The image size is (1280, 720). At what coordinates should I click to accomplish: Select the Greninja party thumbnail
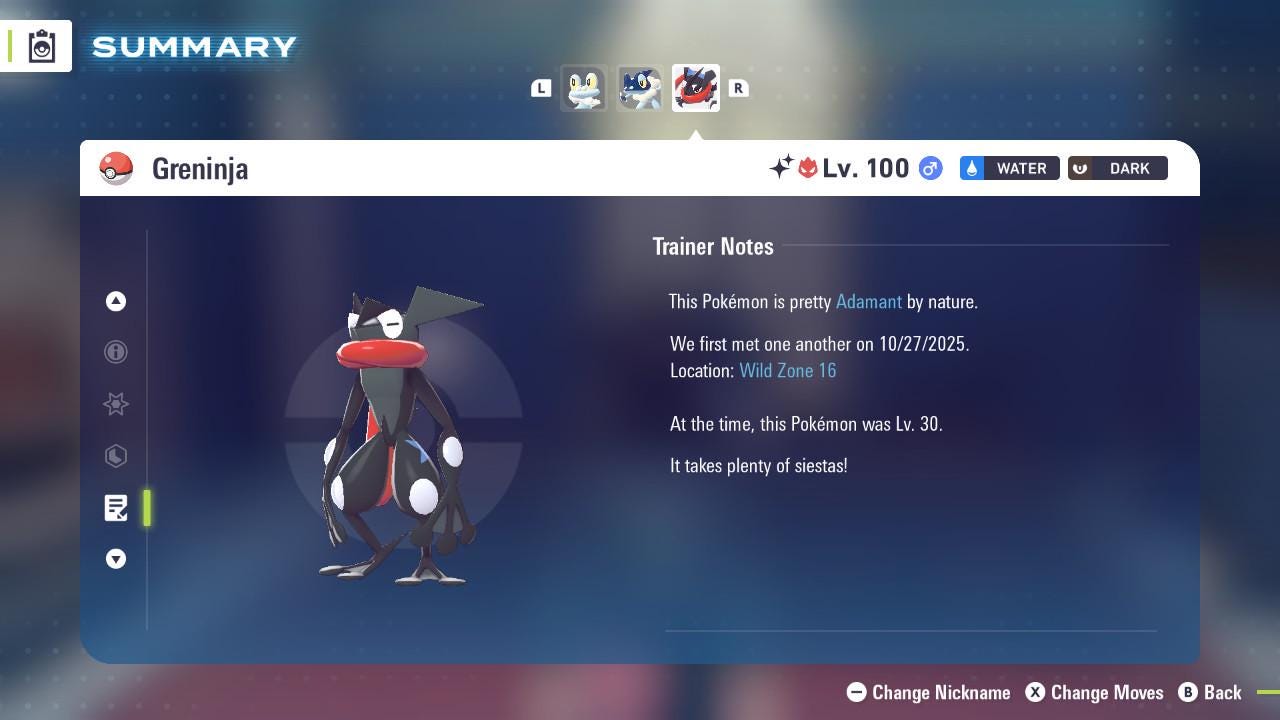coord(695,88)
